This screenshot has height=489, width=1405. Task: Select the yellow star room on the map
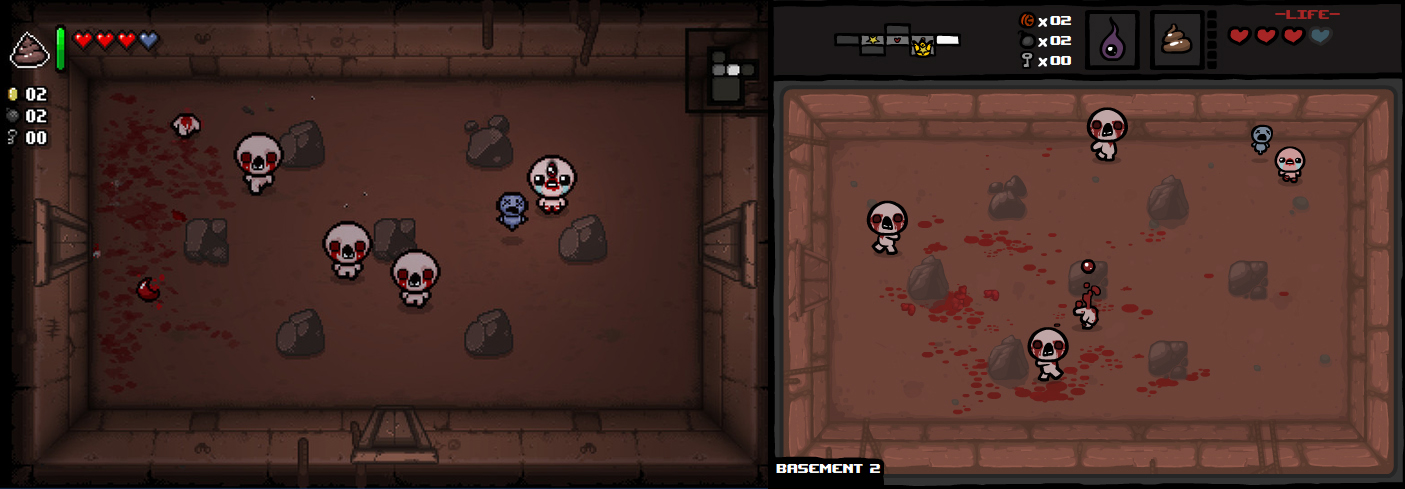click(872, 40)
